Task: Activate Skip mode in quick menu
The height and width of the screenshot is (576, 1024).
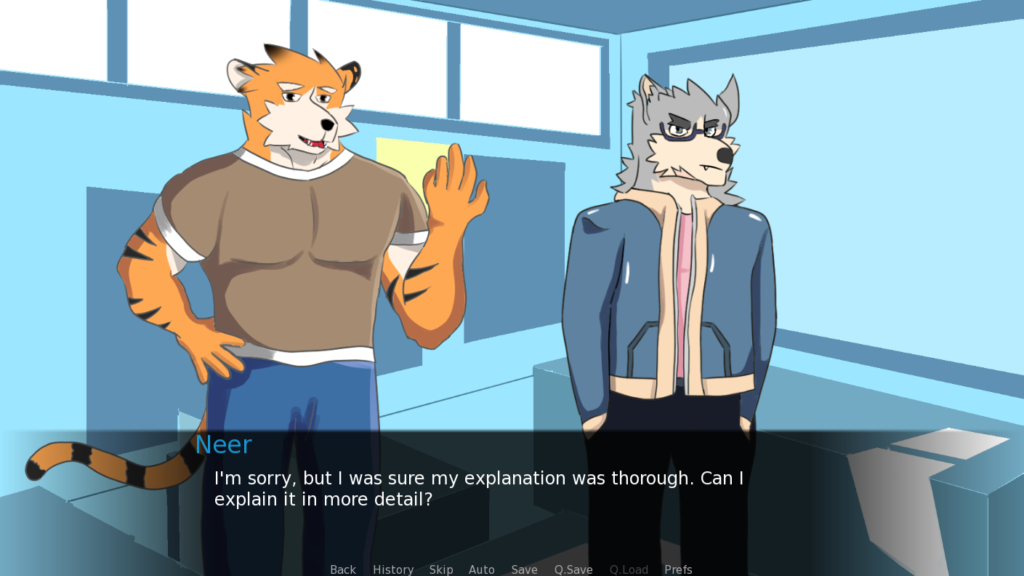Action: coord(441,569)
